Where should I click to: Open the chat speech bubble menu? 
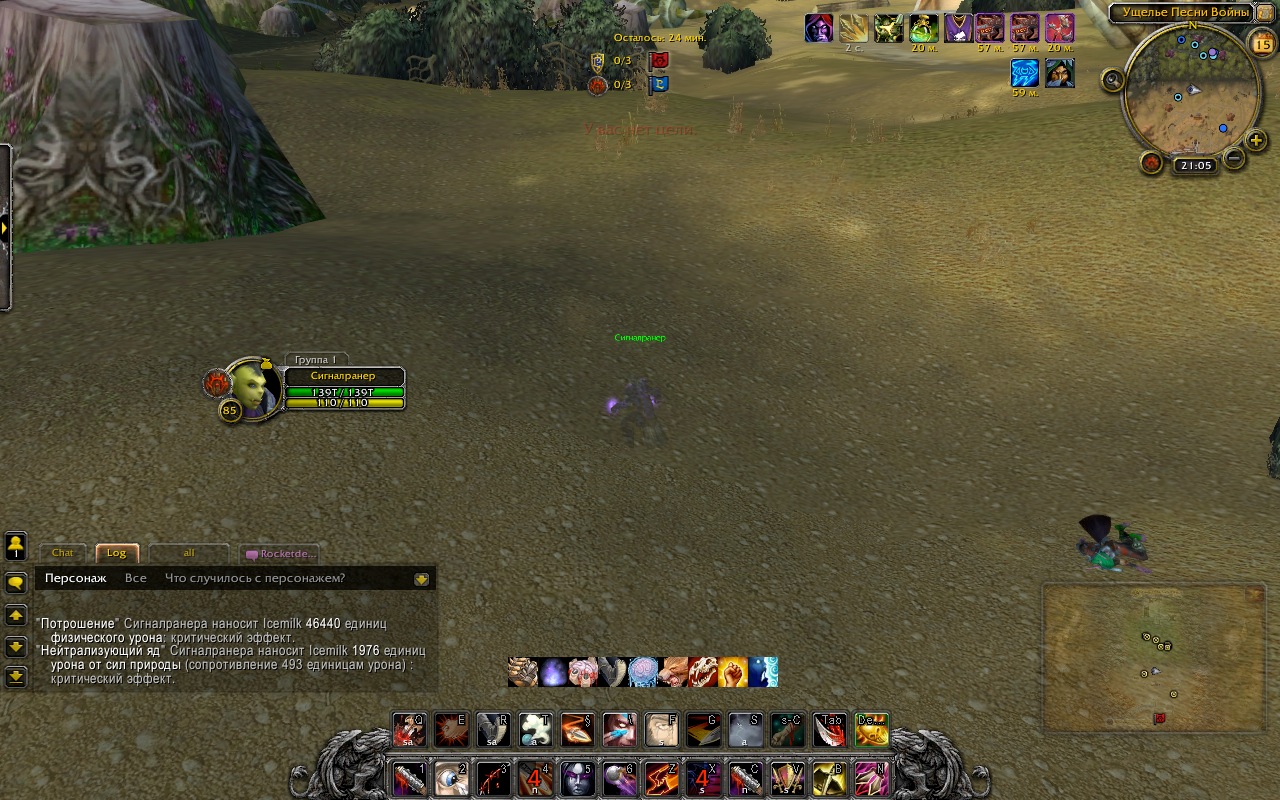coord(16,583)
